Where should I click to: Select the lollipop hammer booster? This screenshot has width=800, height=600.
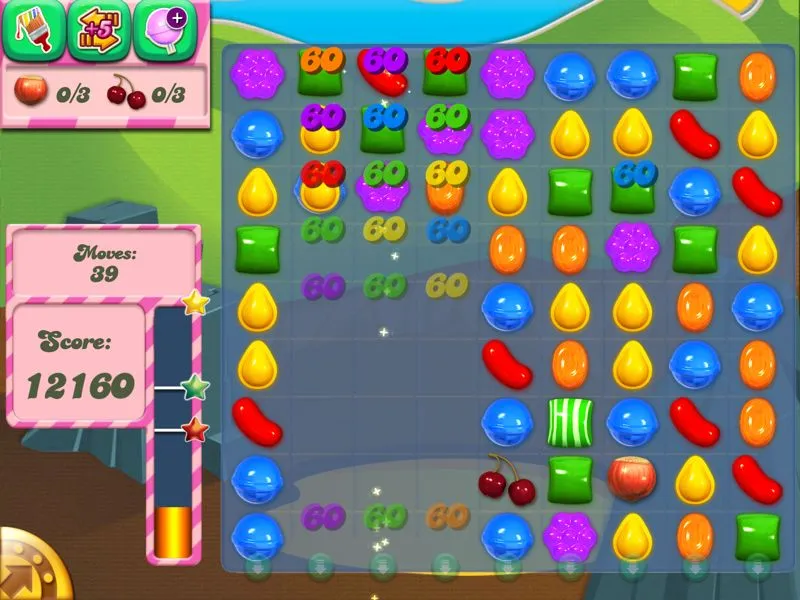(163, 31)
